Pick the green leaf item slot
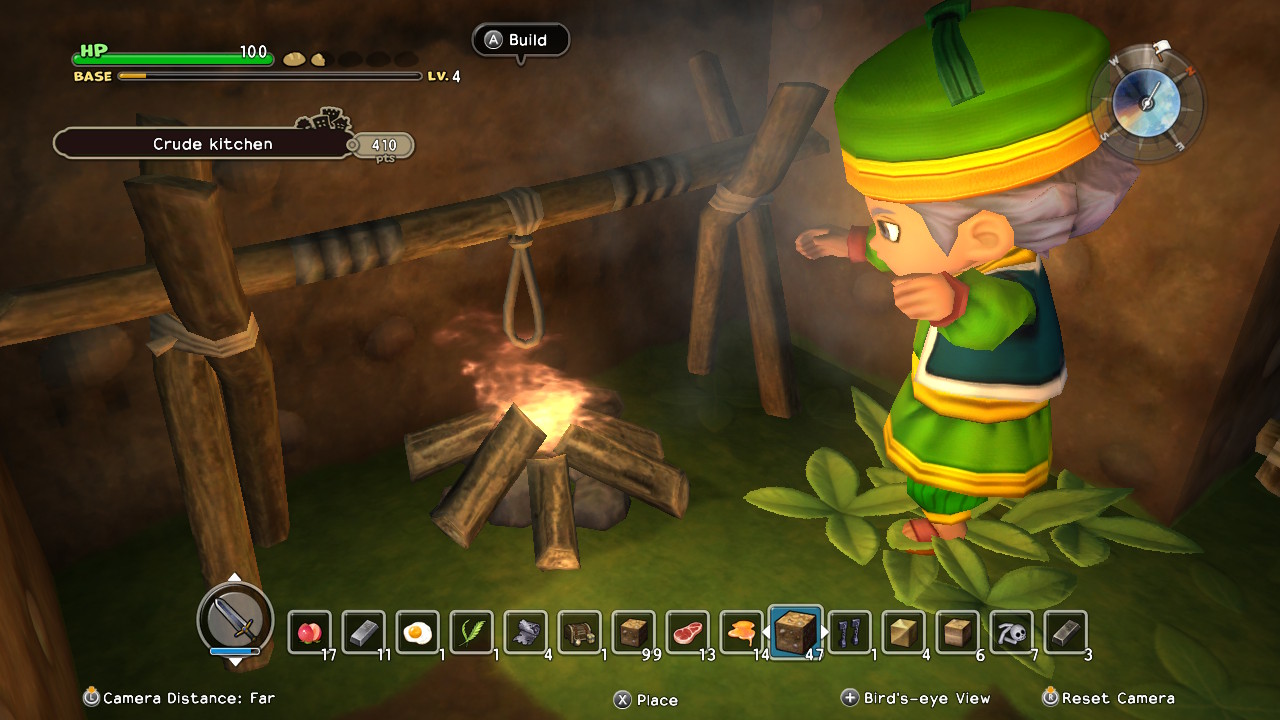Viewport: 1280px width, 720px height. point(471,632)
